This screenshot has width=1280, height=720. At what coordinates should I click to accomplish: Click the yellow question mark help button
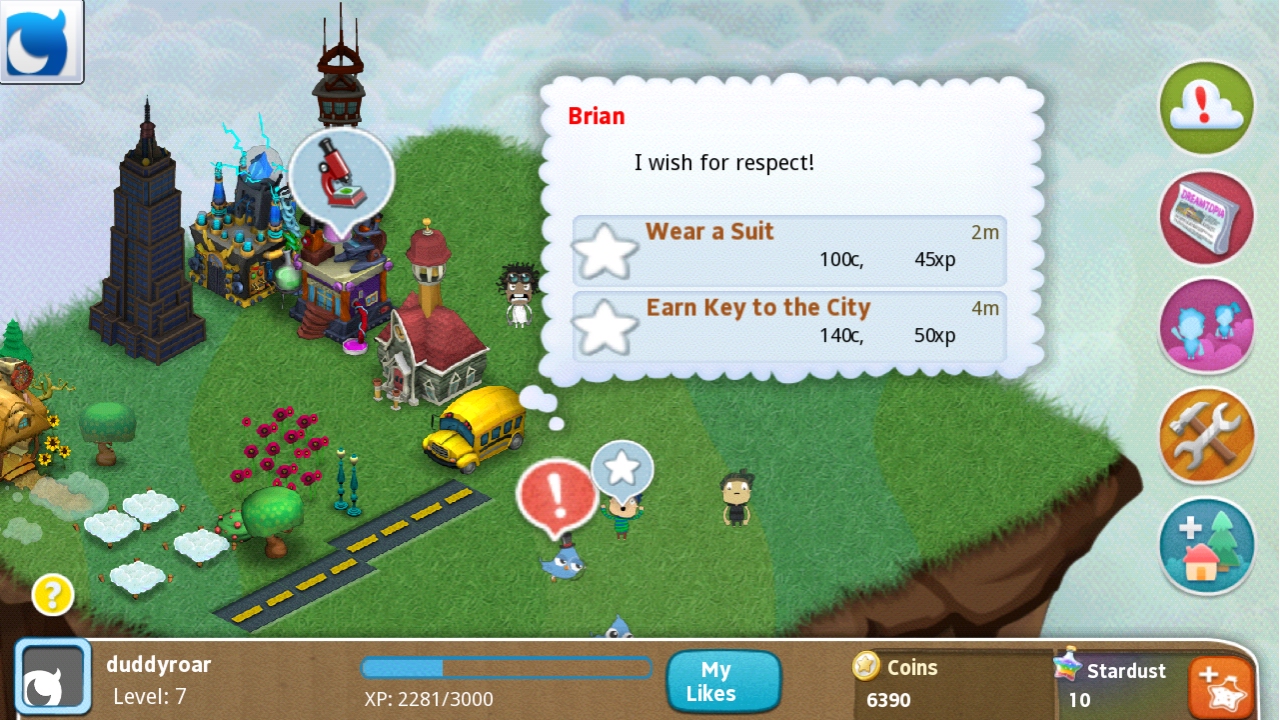pos(53,596)
